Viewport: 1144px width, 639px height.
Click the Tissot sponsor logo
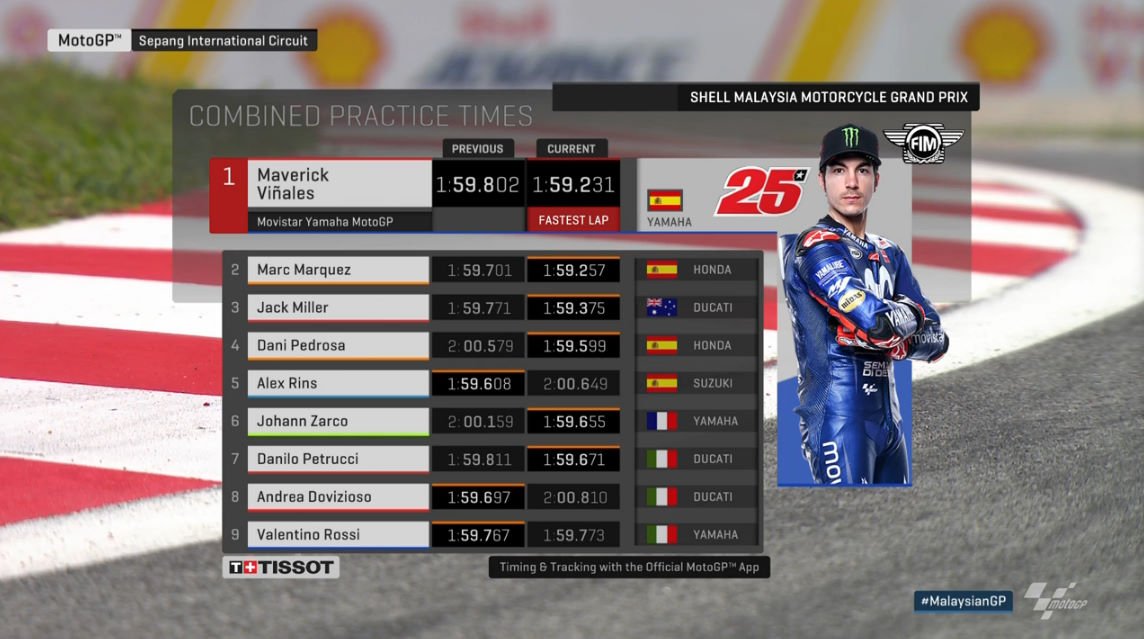coord(281,568)
